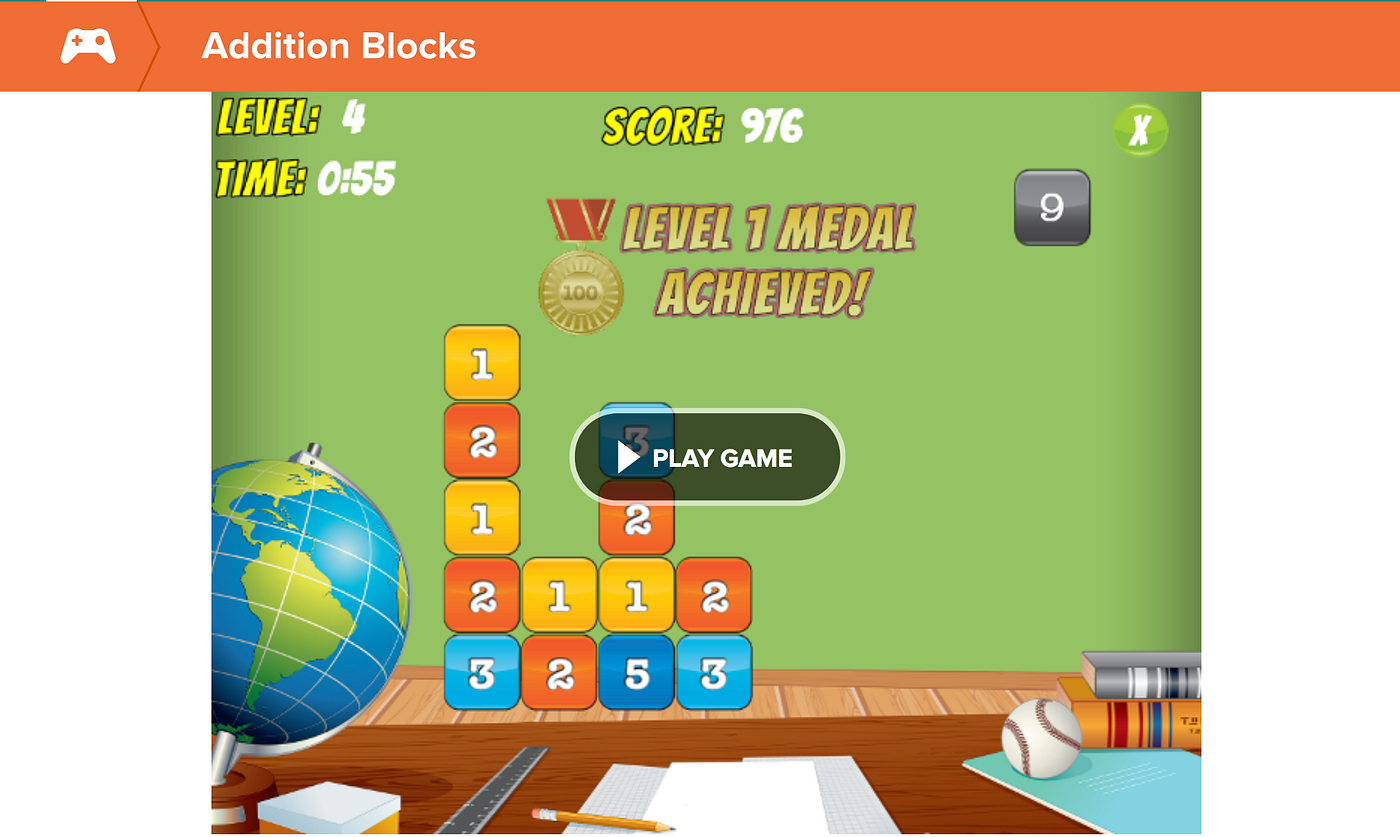The height and width of the screenshot is (837, 1400).
Task: Click the baseball near the books
Action: click(x=1040, y=736)
